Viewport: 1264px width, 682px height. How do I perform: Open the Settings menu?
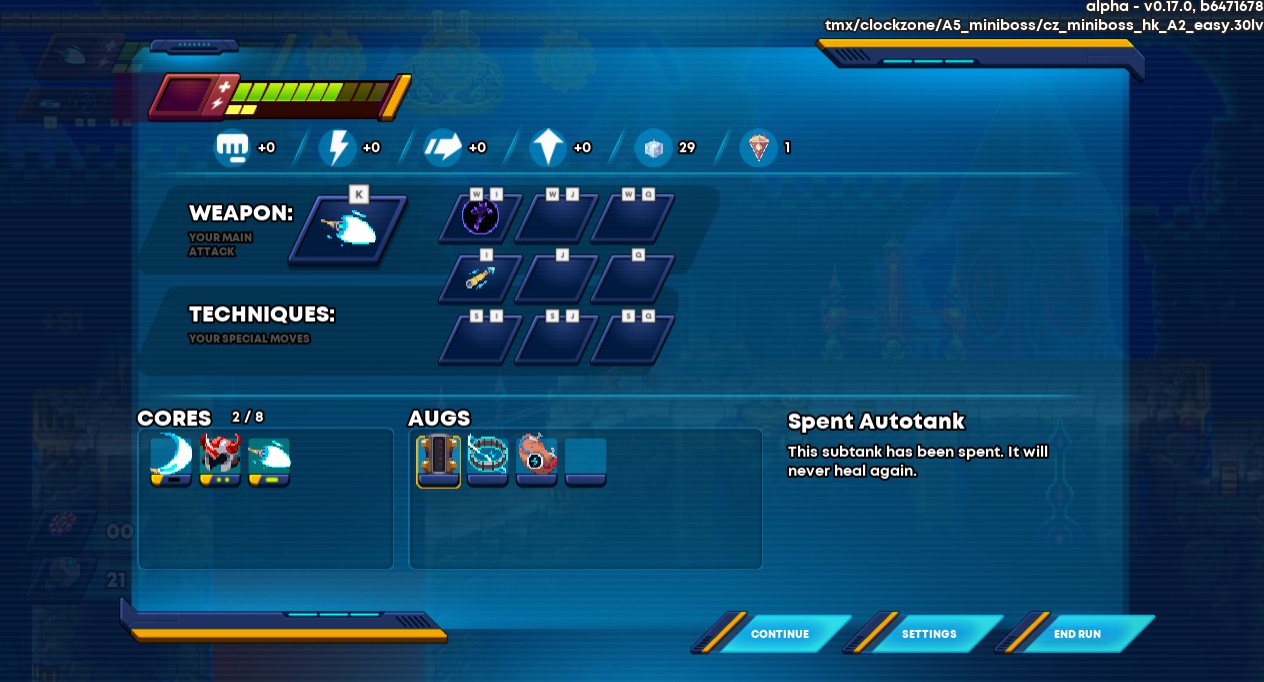[929, 634]
